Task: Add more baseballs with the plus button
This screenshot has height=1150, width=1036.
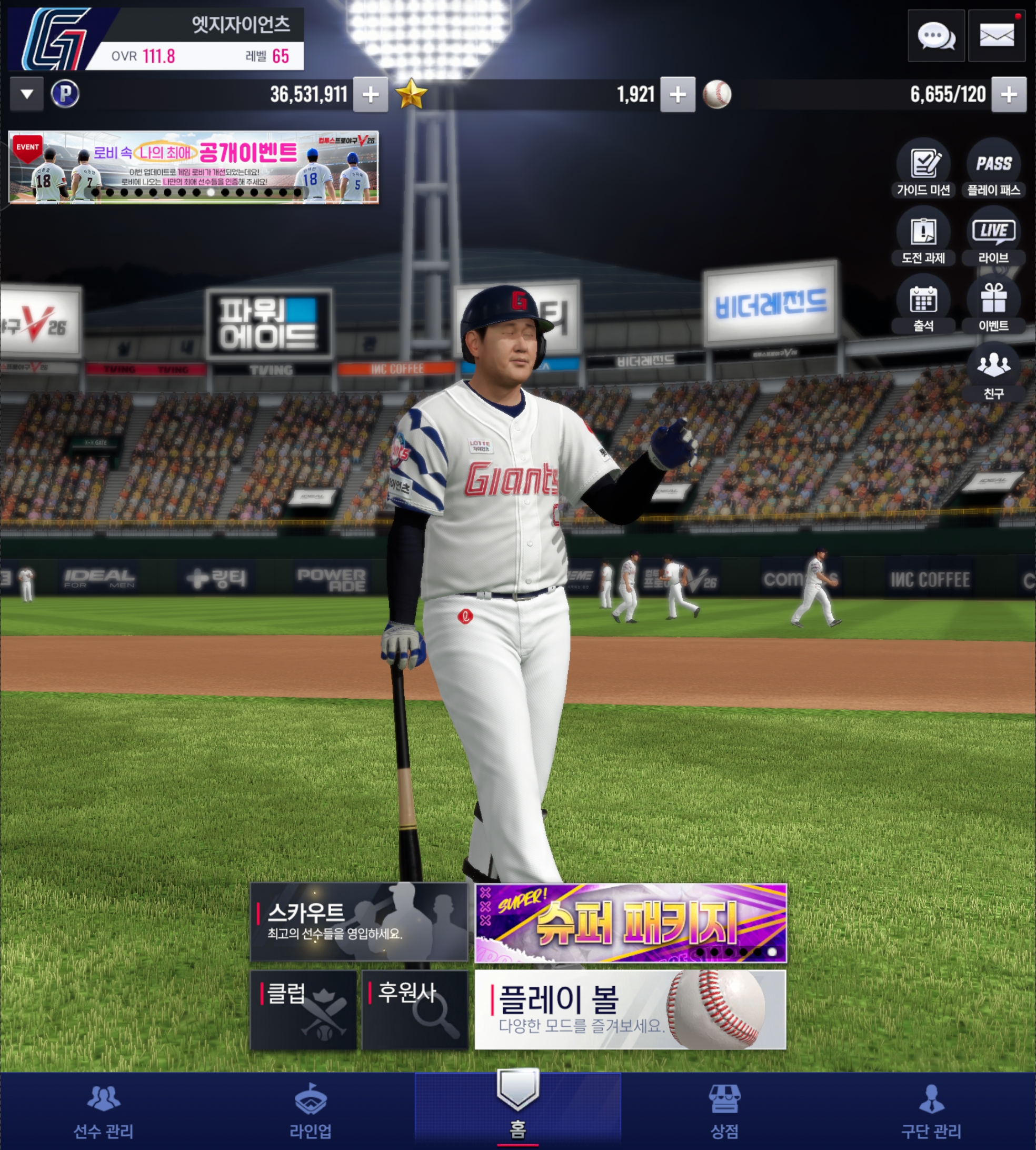Action: point(1009,94)
